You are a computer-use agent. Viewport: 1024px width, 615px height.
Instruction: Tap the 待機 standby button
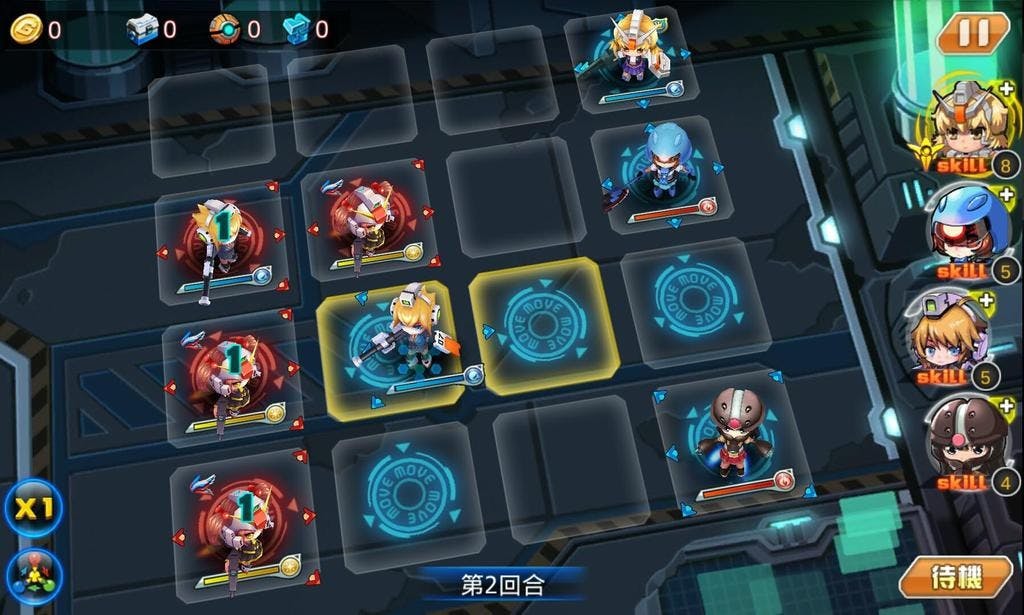click(956, 578)
